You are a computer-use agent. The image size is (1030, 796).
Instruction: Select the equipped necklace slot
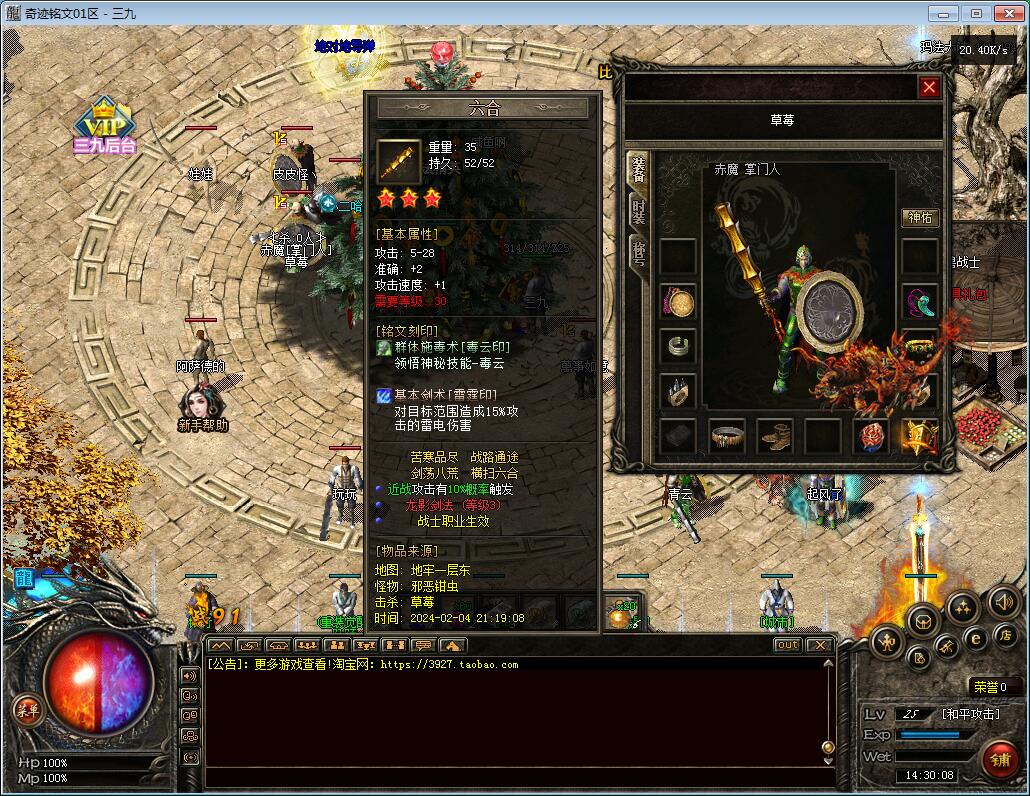tap(678, 301)
